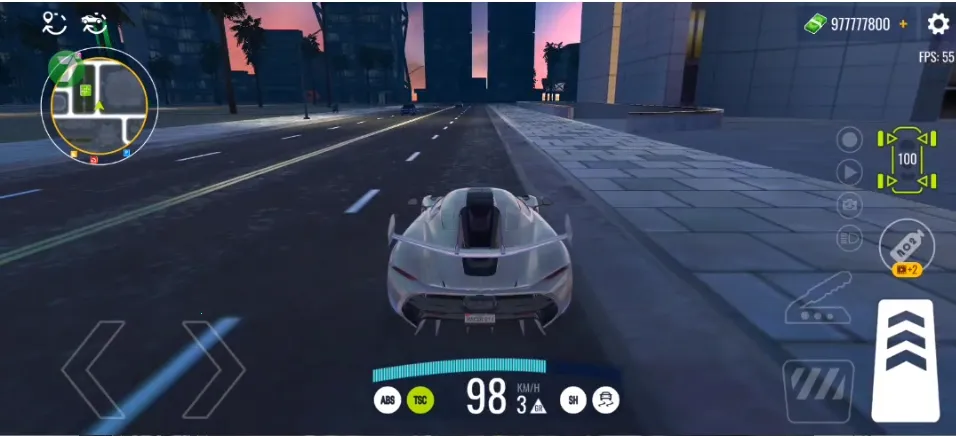Image resolution: width=956 pixels, height=436 pixels.
Task: Tap the reset car icon
Action: click(95, 24)
